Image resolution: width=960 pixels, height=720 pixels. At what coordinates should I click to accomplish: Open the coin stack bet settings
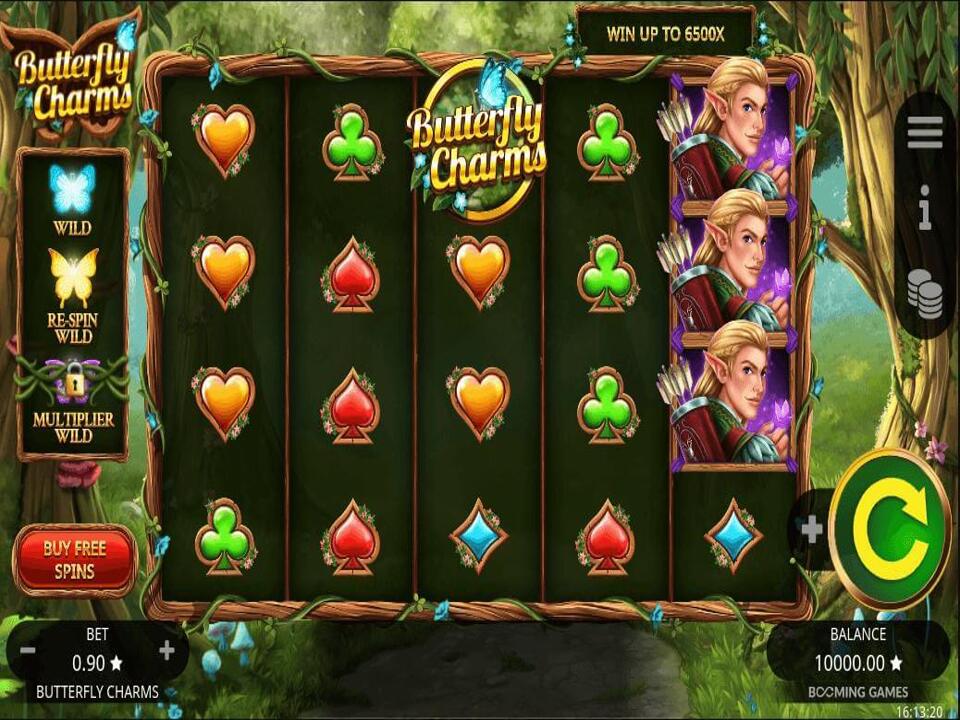tap(925, 294)
